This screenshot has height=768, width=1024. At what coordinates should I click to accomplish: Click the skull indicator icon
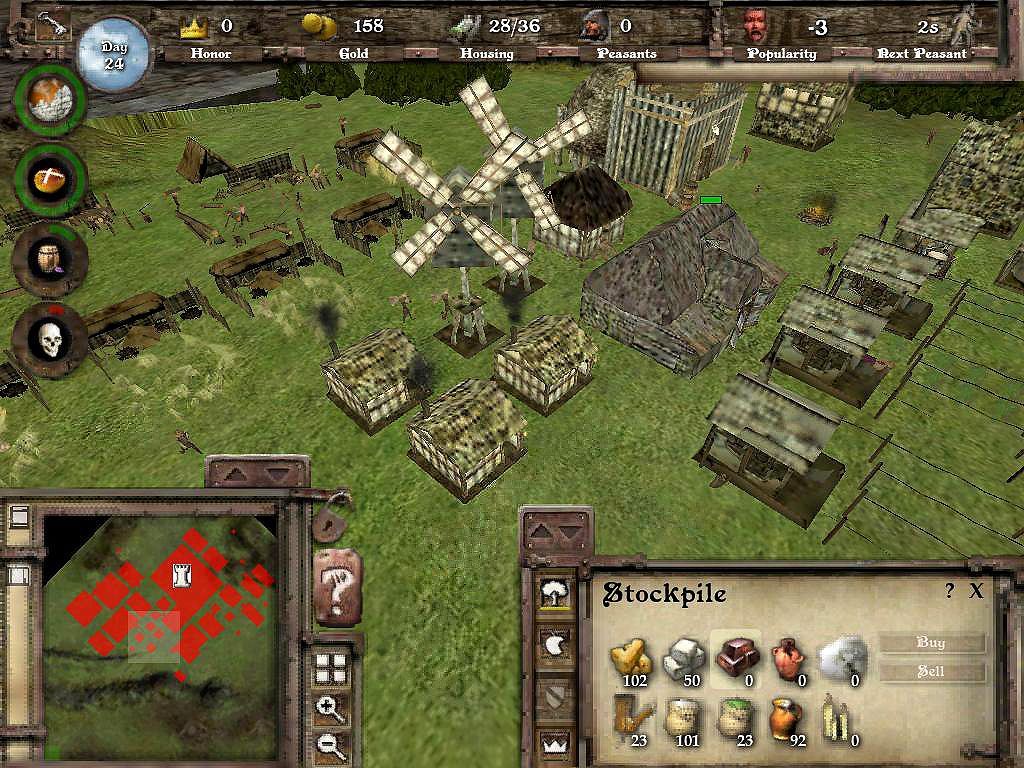(50, 341)
